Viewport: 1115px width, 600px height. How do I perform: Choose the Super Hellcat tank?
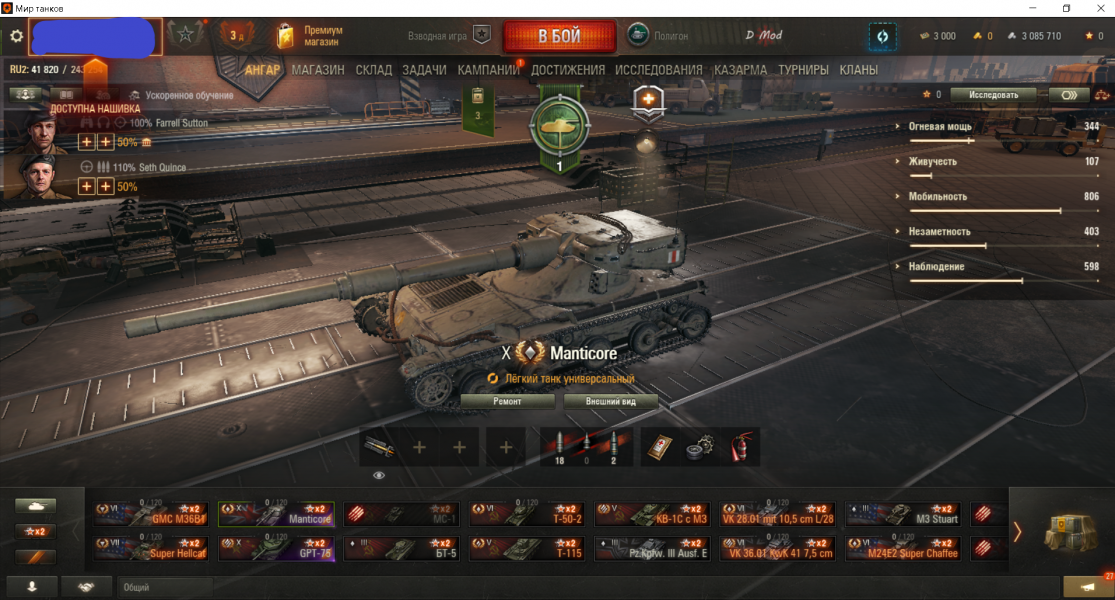click(x=152, y=548)
